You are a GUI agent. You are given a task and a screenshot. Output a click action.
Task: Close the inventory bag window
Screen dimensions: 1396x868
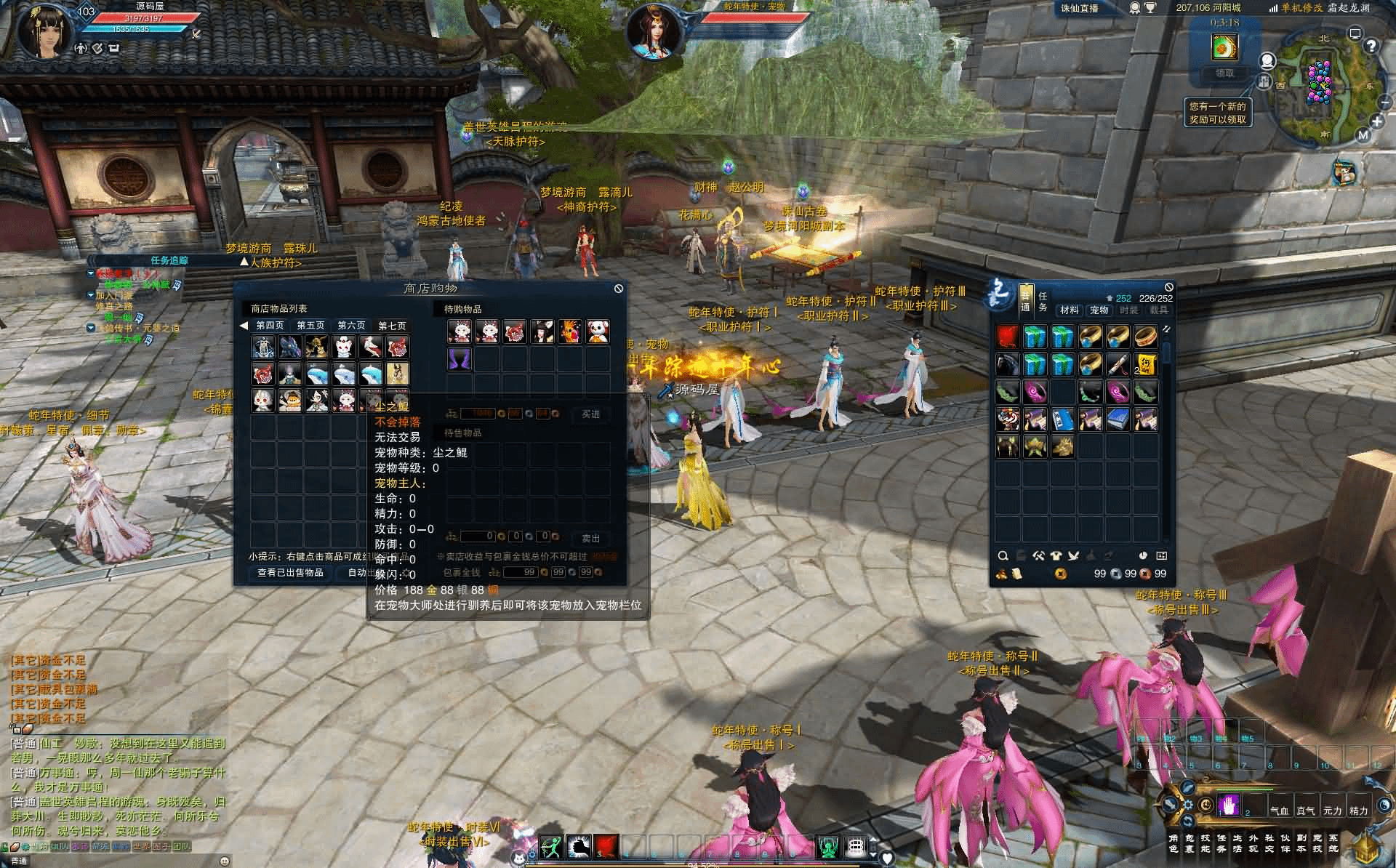[x=1168, y=287]
